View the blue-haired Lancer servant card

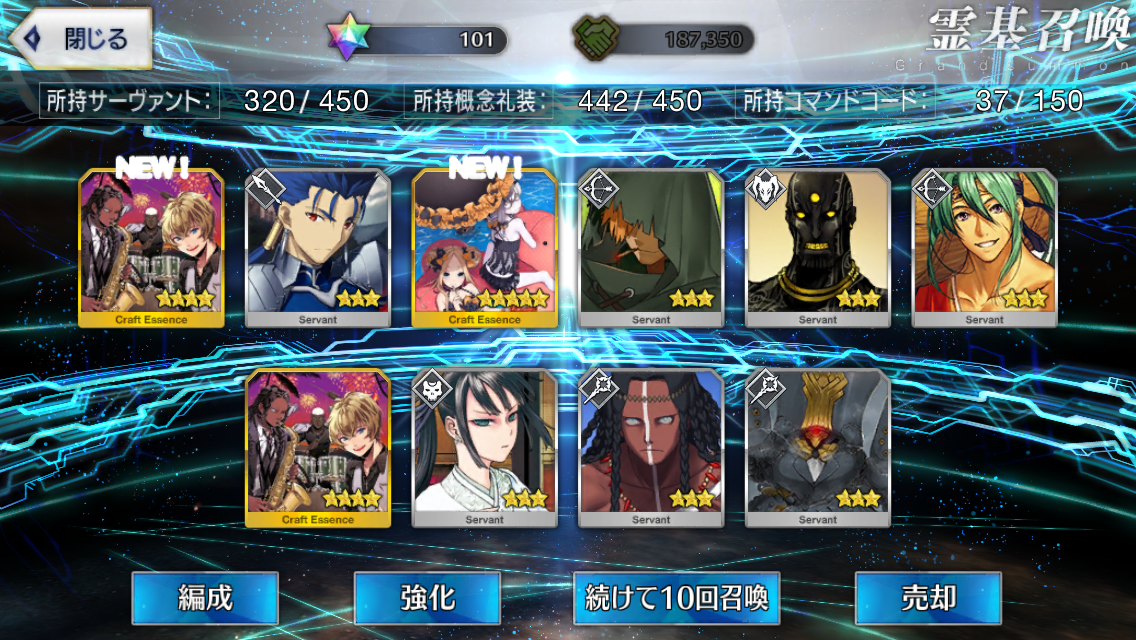click(318, 248)
